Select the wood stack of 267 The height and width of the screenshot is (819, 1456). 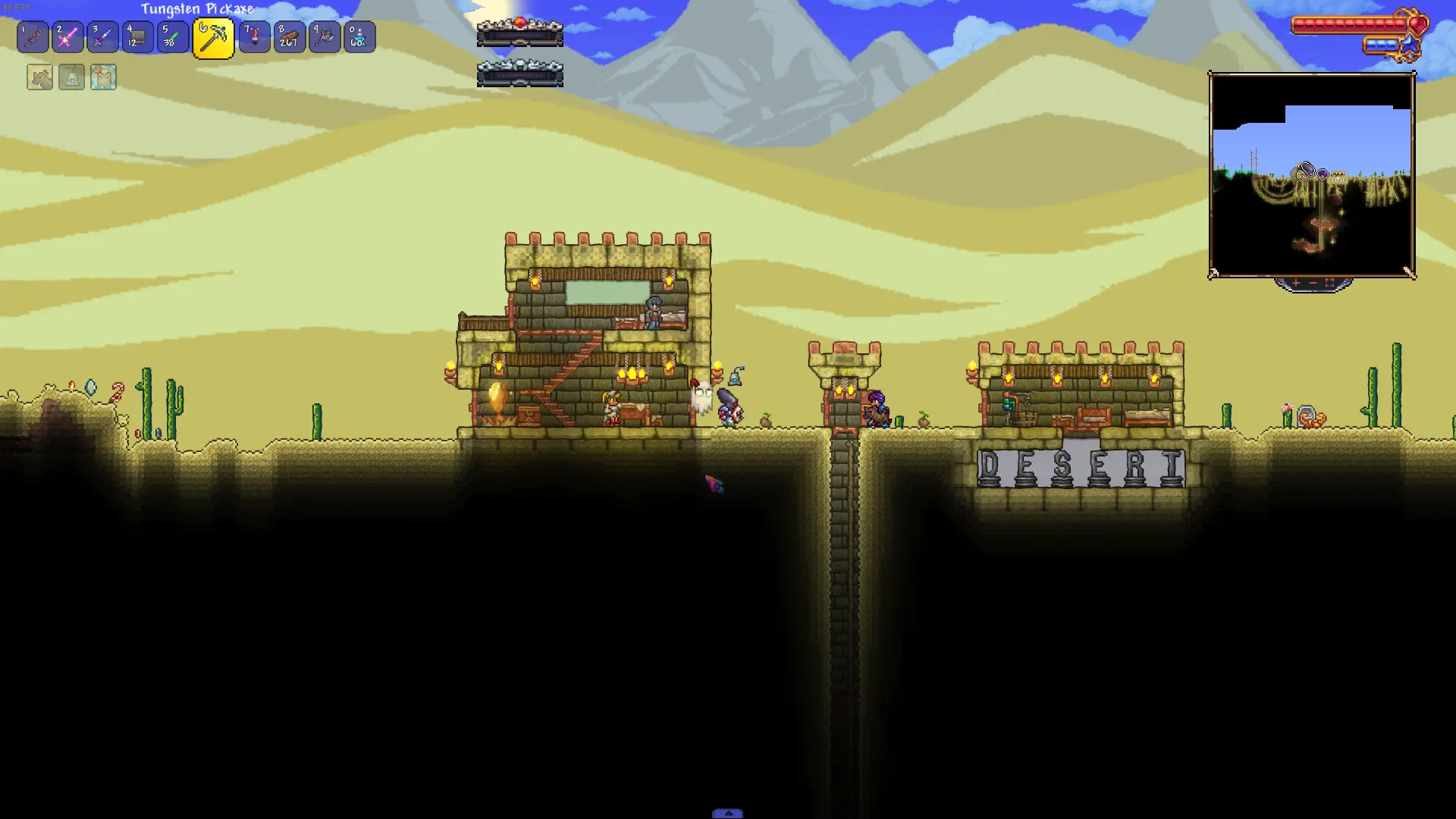point(289,37)
